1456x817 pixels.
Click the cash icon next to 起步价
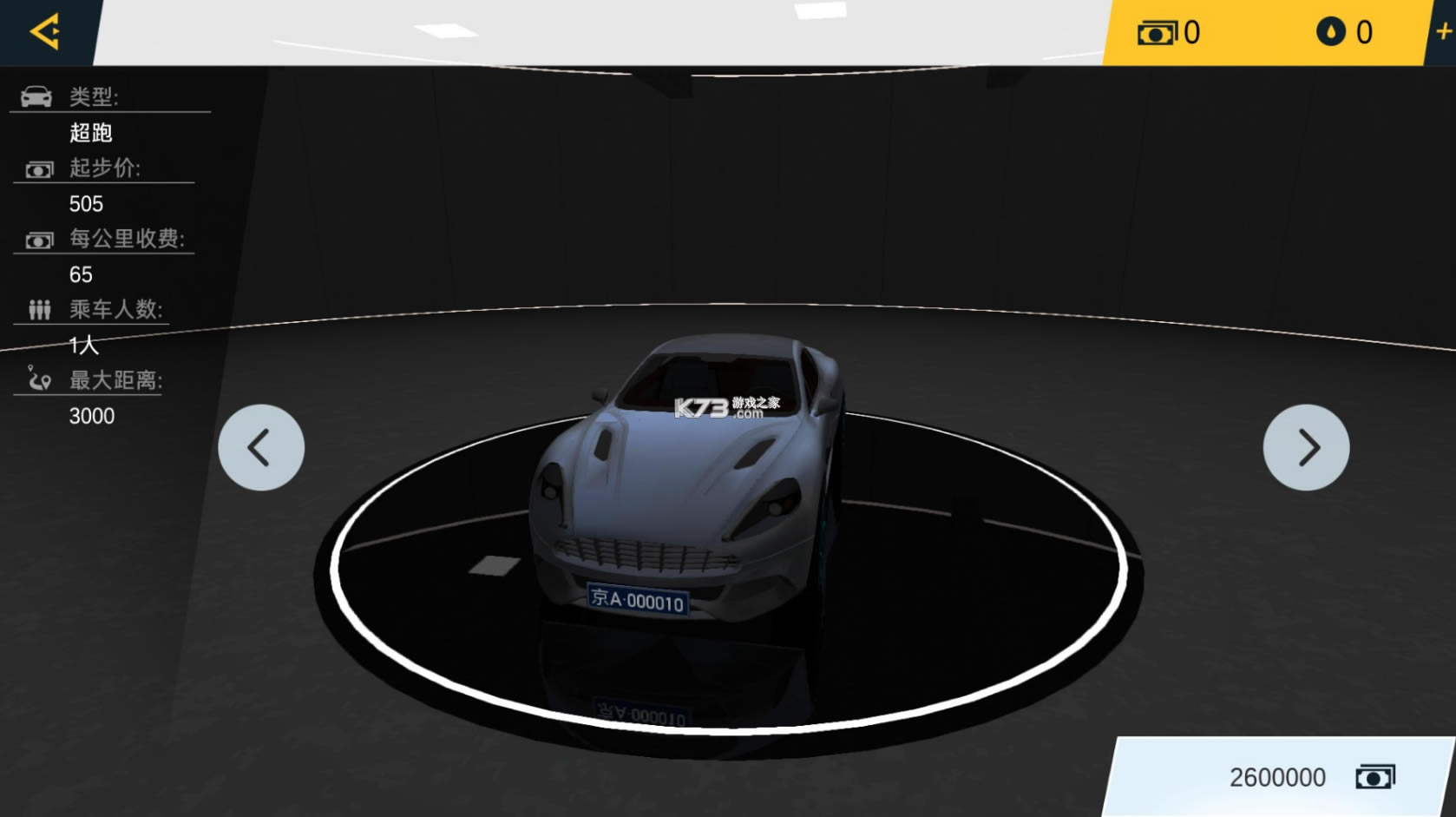pos(37,168)
